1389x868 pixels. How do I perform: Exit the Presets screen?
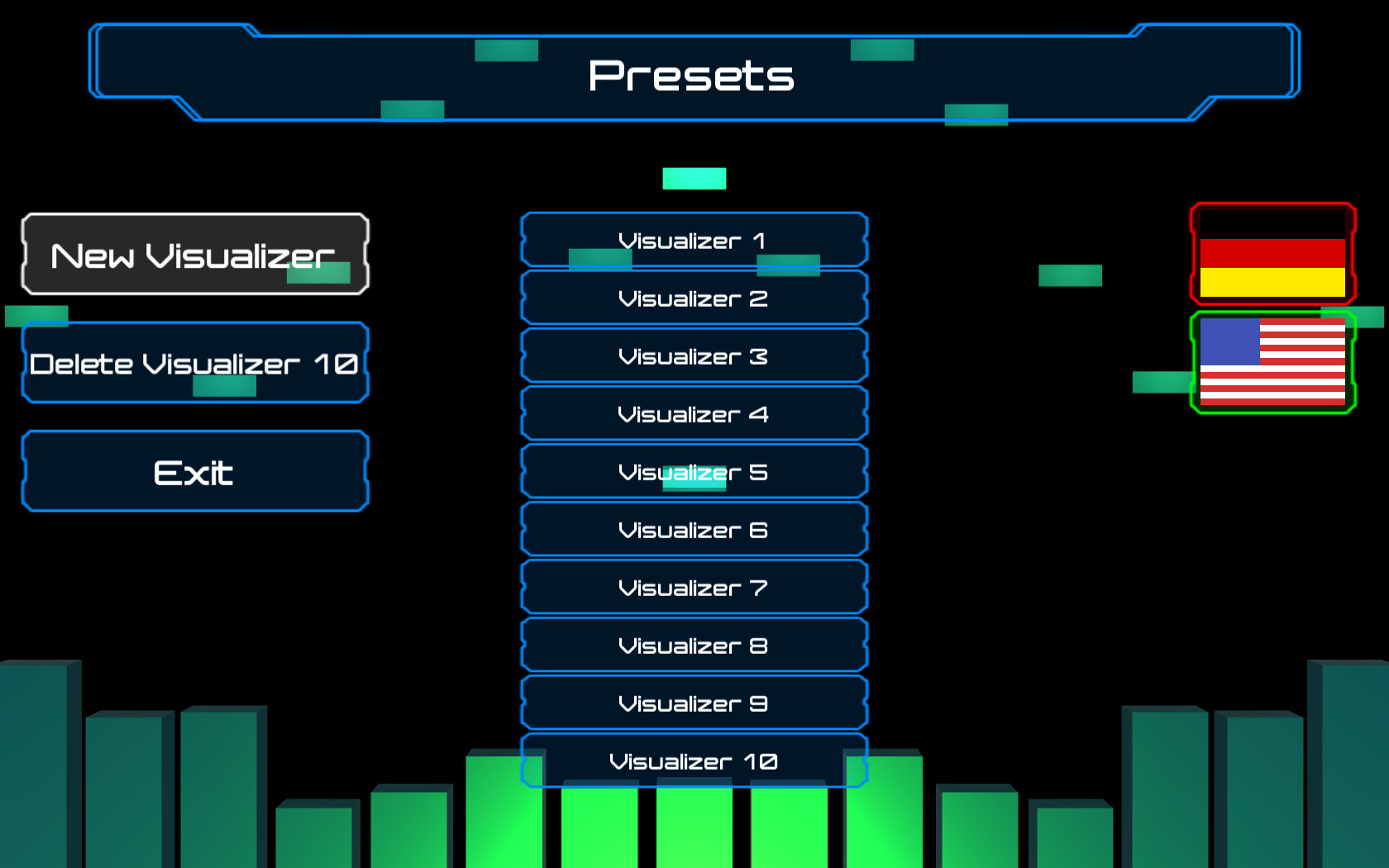tap(194, 471)
